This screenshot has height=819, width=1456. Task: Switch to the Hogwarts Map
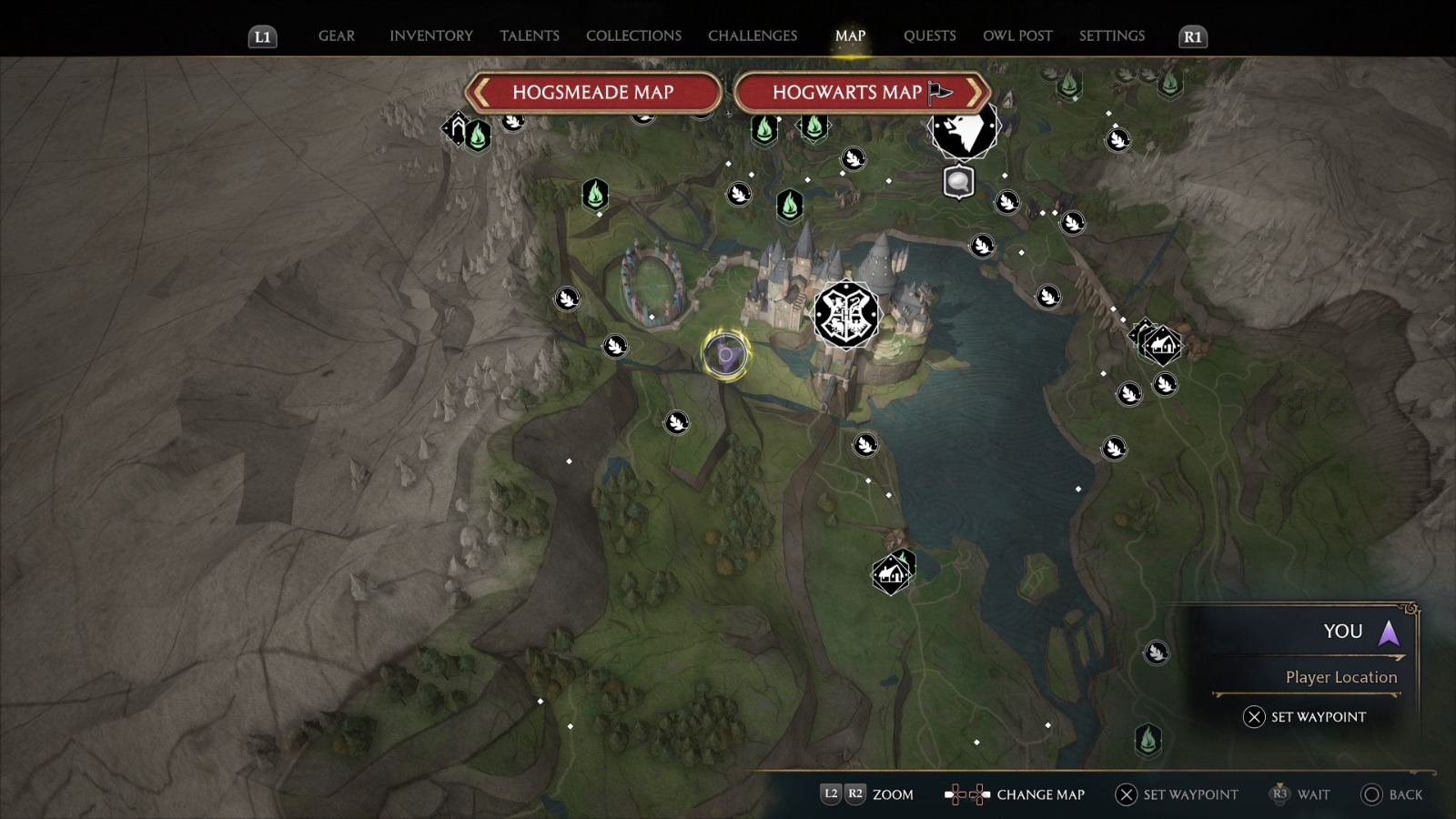pos(861,92)
